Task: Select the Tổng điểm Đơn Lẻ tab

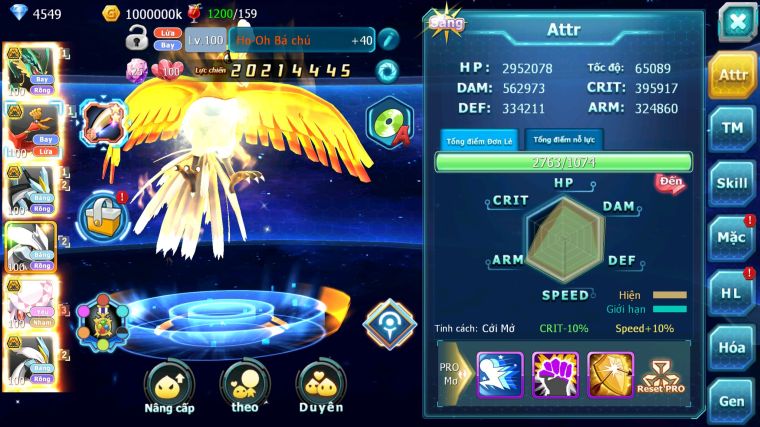Action: click(x=479, y=140)
